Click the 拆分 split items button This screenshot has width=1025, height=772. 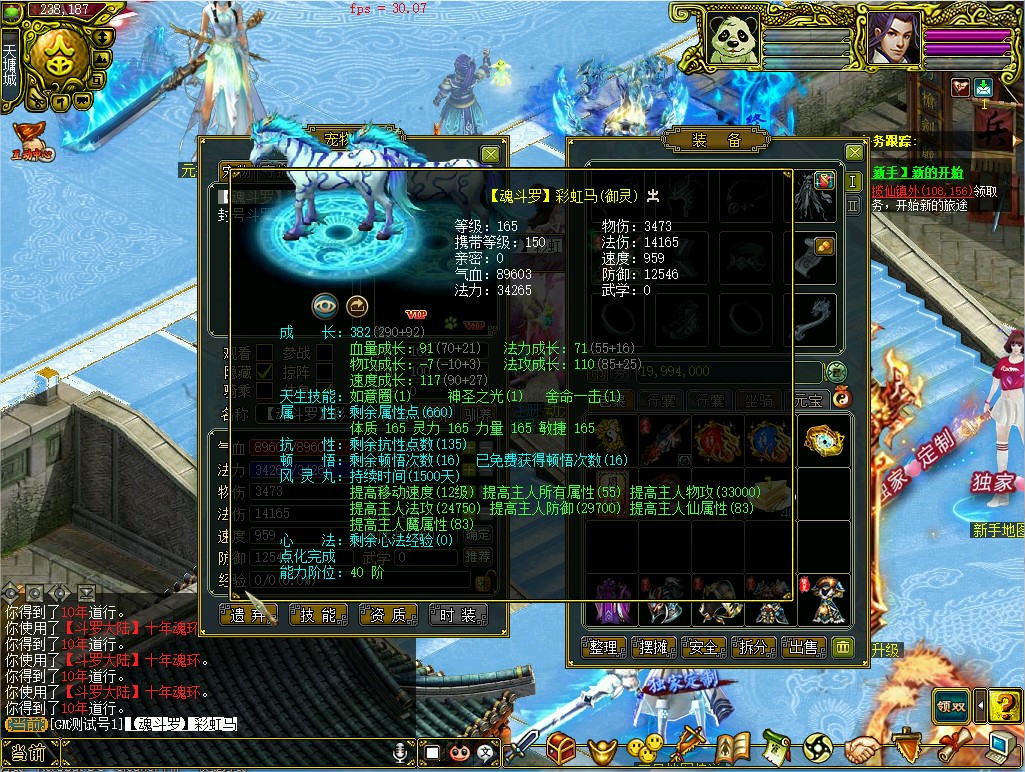[x=754, y=648]
